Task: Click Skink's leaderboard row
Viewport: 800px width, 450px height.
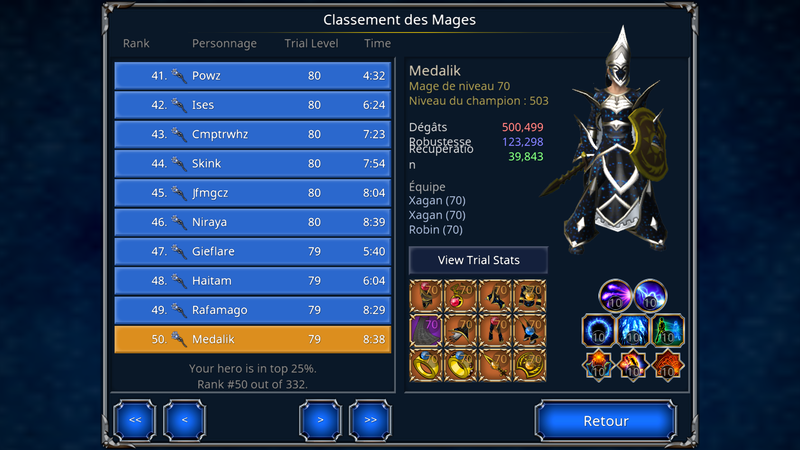Action: pyautogui.click(x=252, y=164)
